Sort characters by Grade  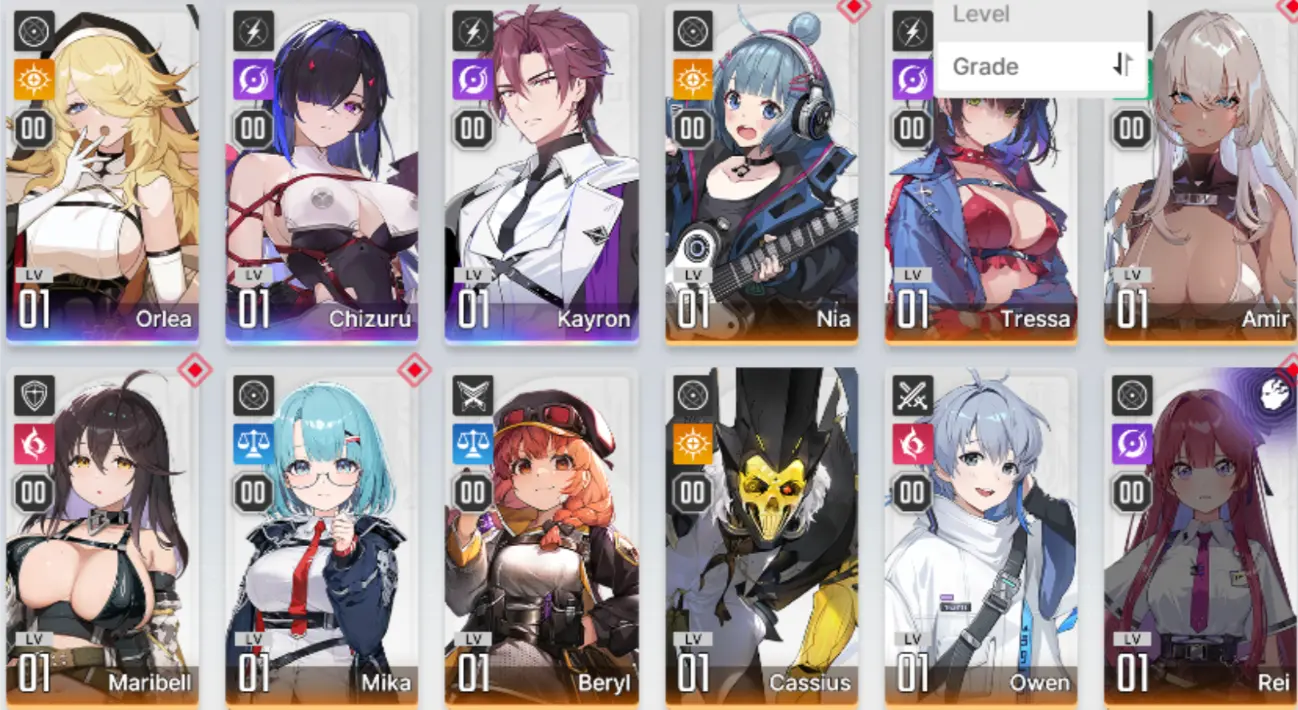(1040, 67)
